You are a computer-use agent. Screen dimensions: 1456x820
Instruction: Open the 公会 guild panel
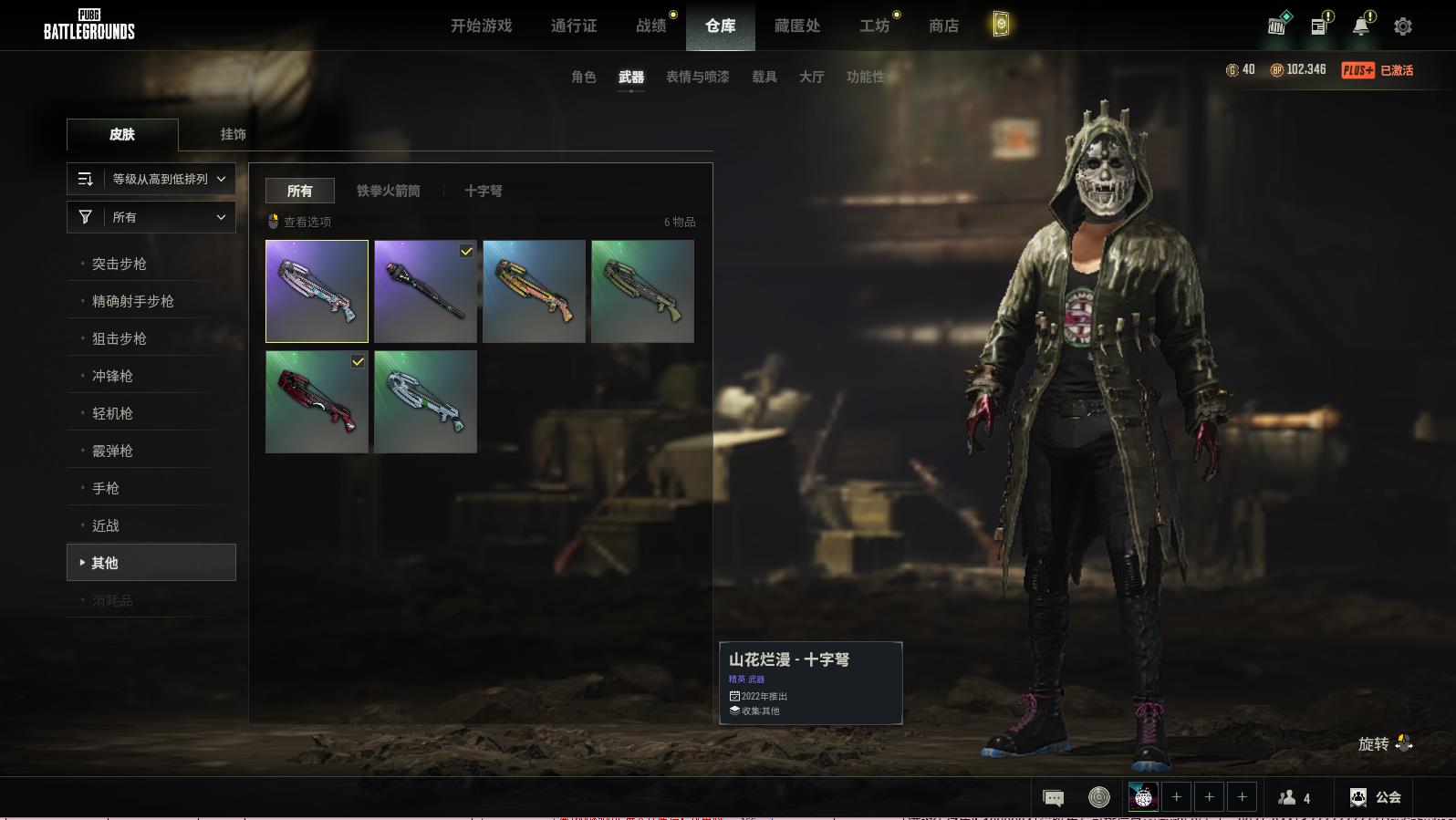(x=1376, y=797)
